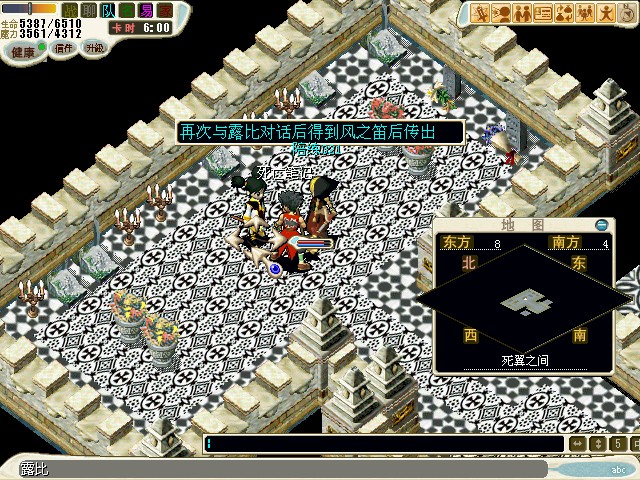Viewport: 640px width, 480px height.
Task: Click the minimap of 死翼之间
Action: pos(524,298)
